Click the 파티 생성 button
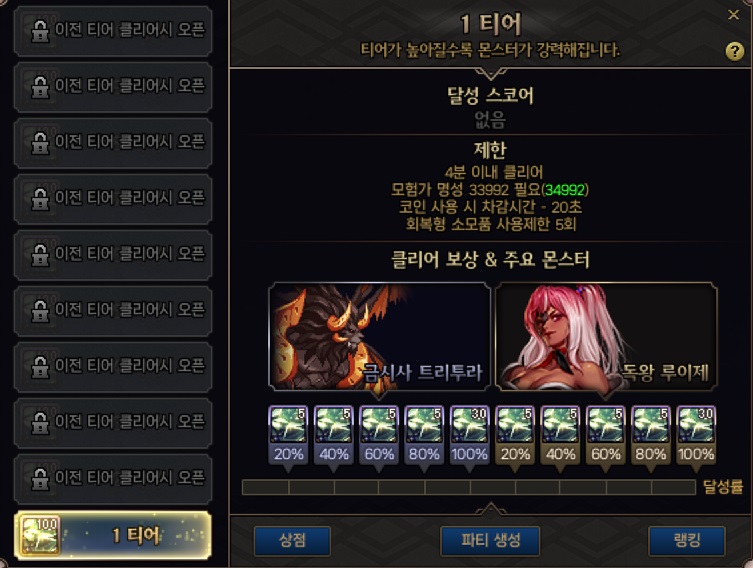 (490, 541)
